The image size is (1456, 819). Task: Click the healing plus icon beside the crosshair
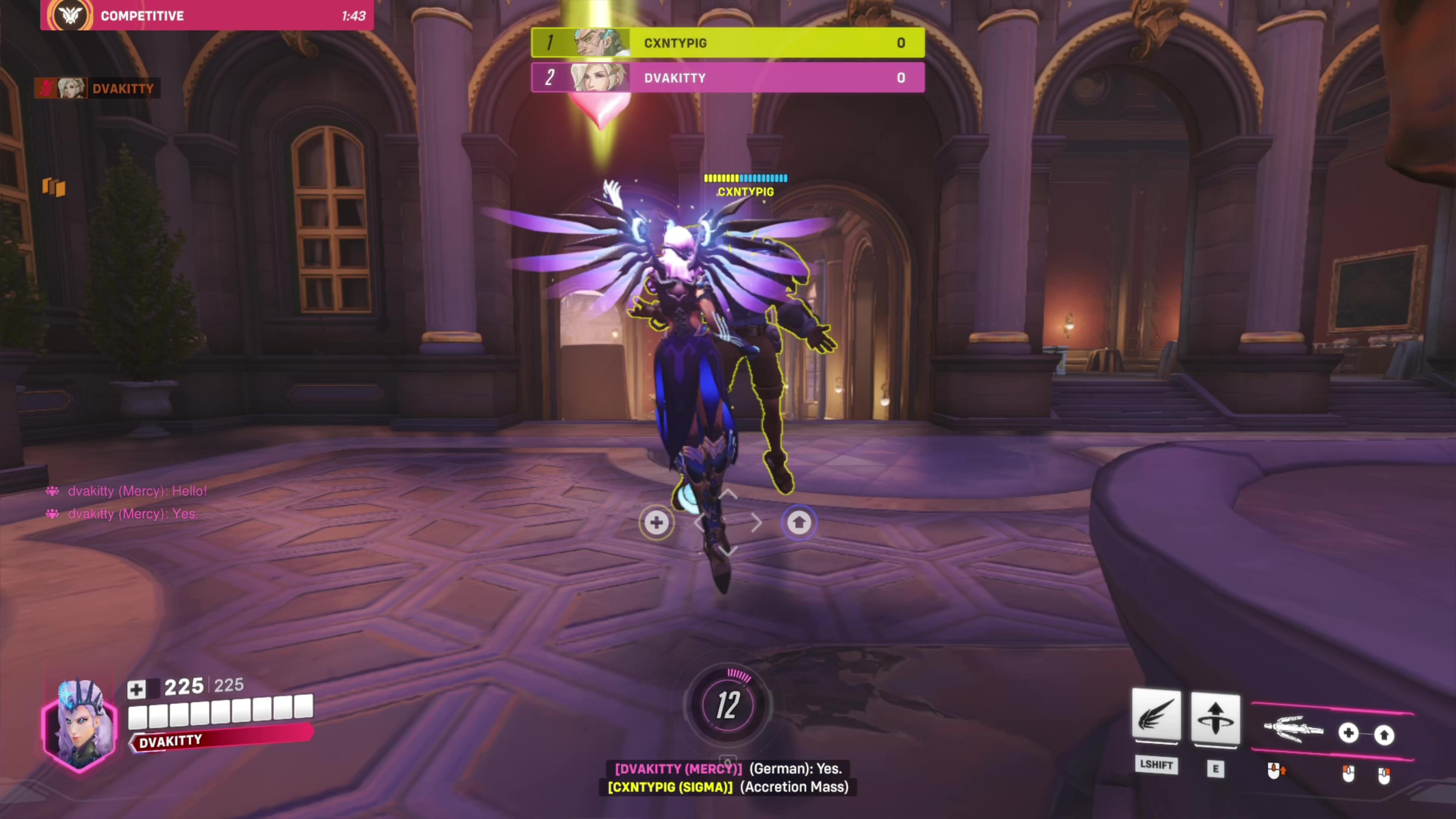(656, 522)
